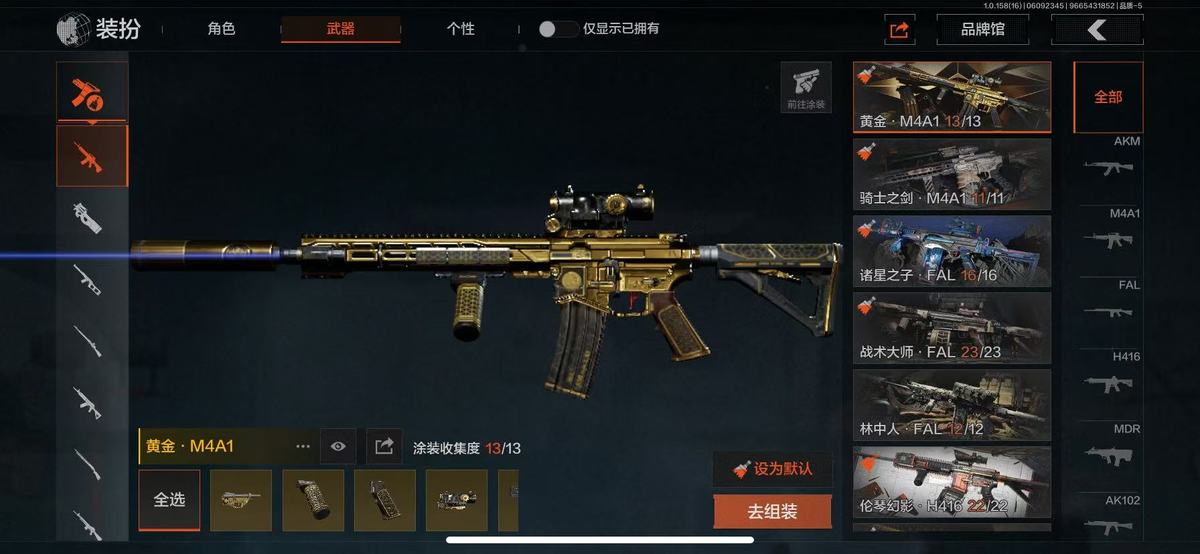The image size is (1200, 554).
Task: Tap the 去组装 assemble button
Action: (x=772, y=512)
